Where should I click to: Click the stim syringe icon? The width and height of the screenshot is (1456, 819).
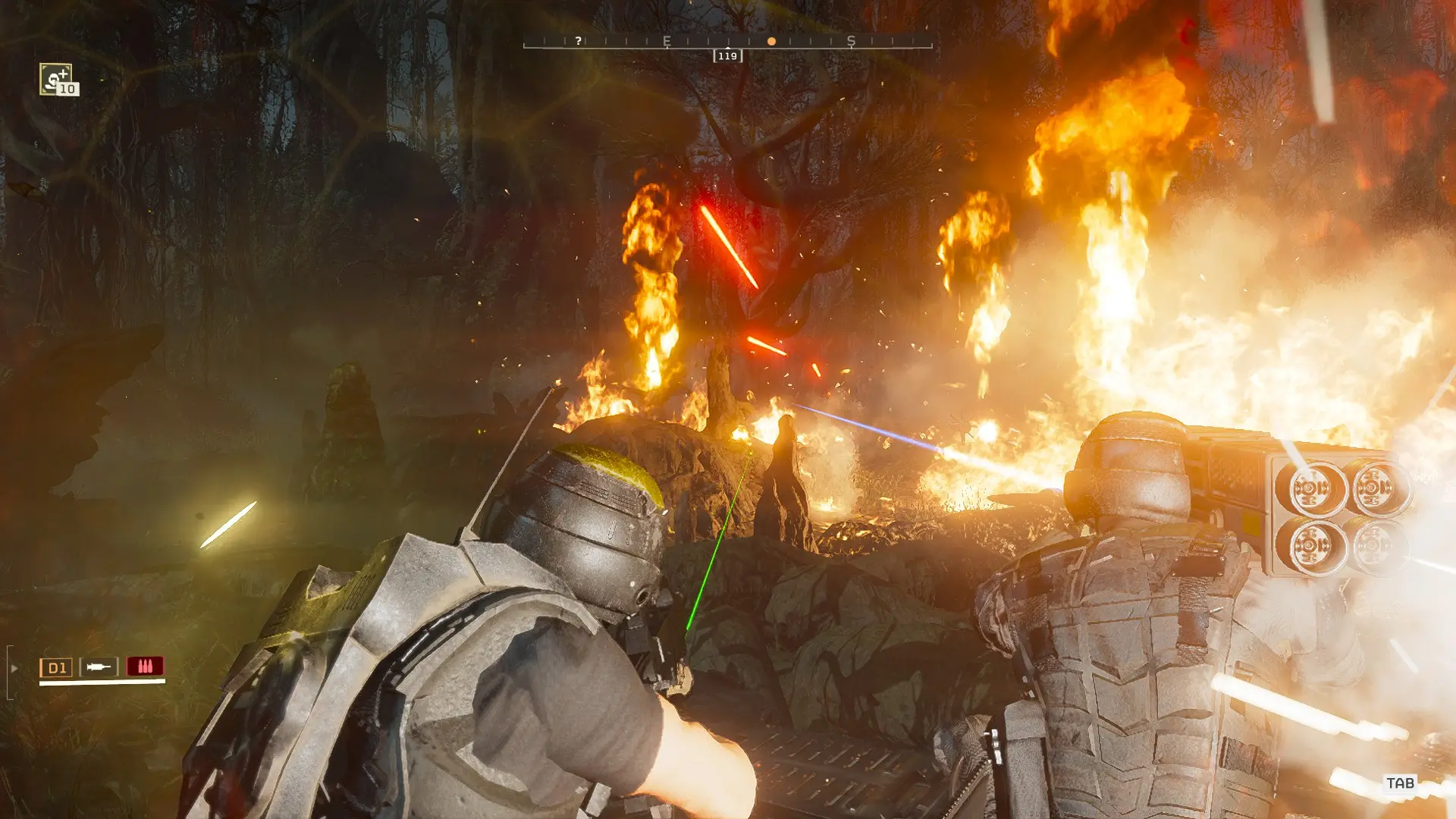99,667
